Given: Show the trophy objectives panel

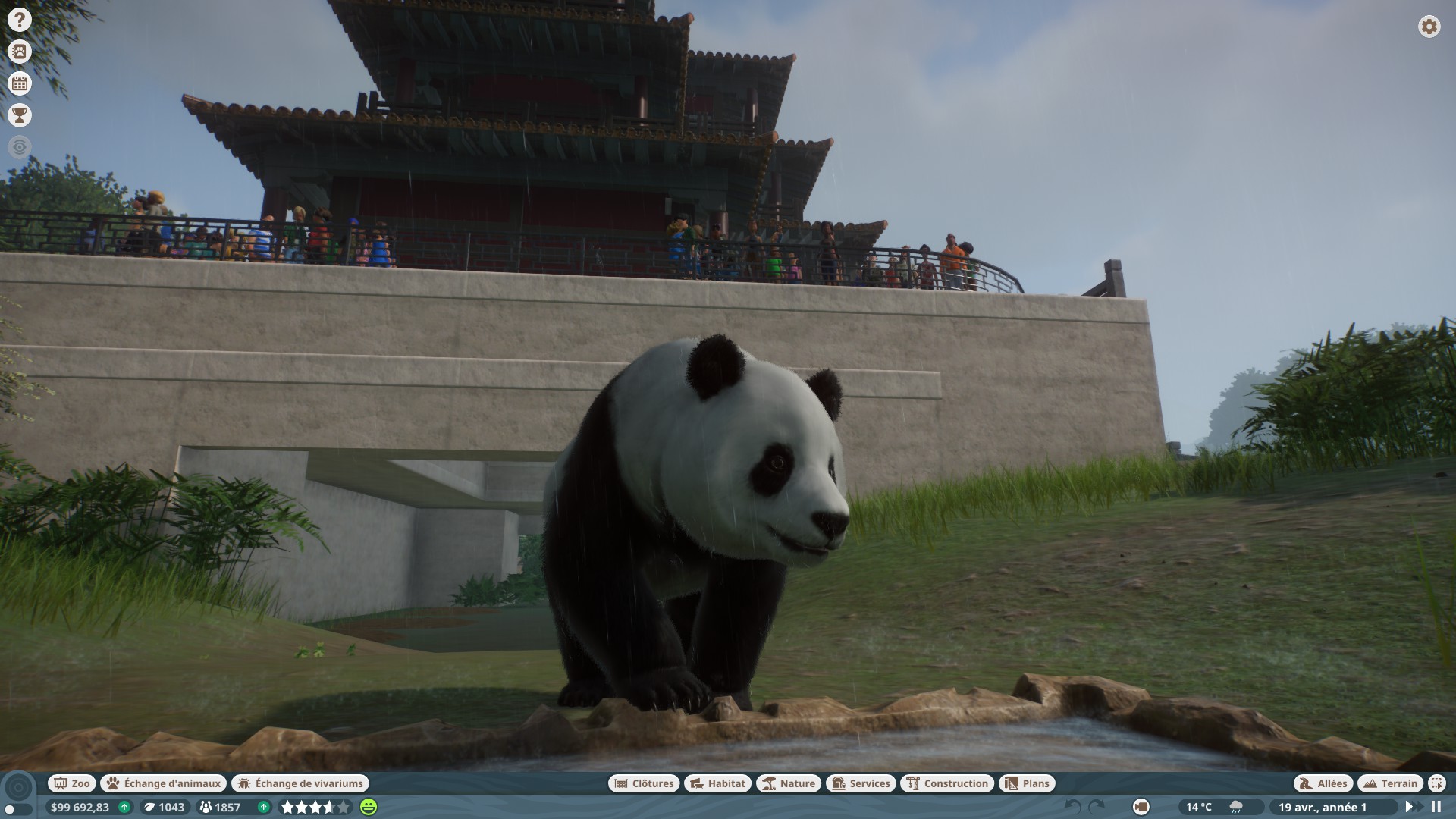Looking at the screenshot, I should coord(20,115).
